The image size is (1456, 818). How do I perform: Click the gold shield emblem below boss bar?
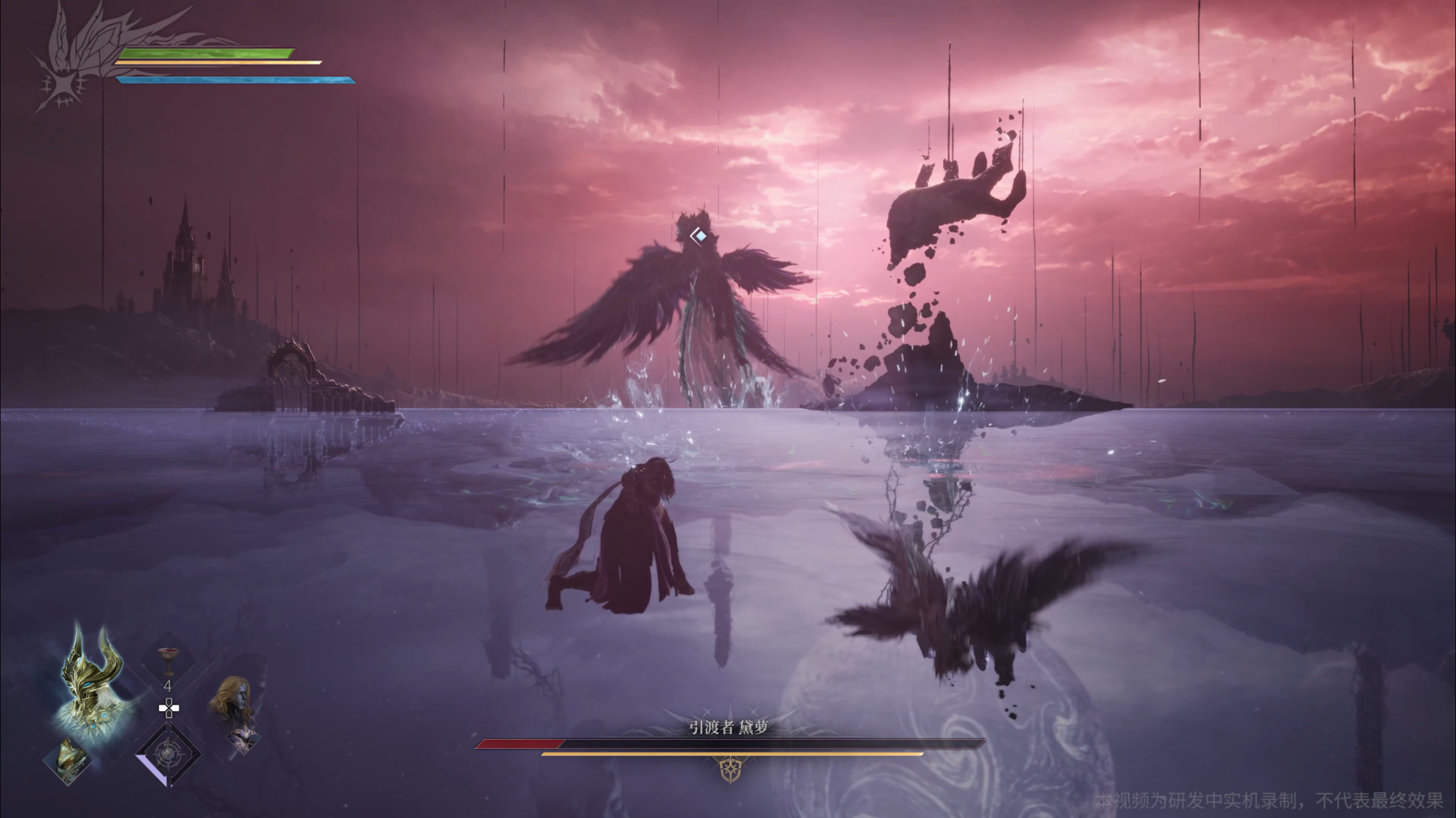click(x=730, y=771)
